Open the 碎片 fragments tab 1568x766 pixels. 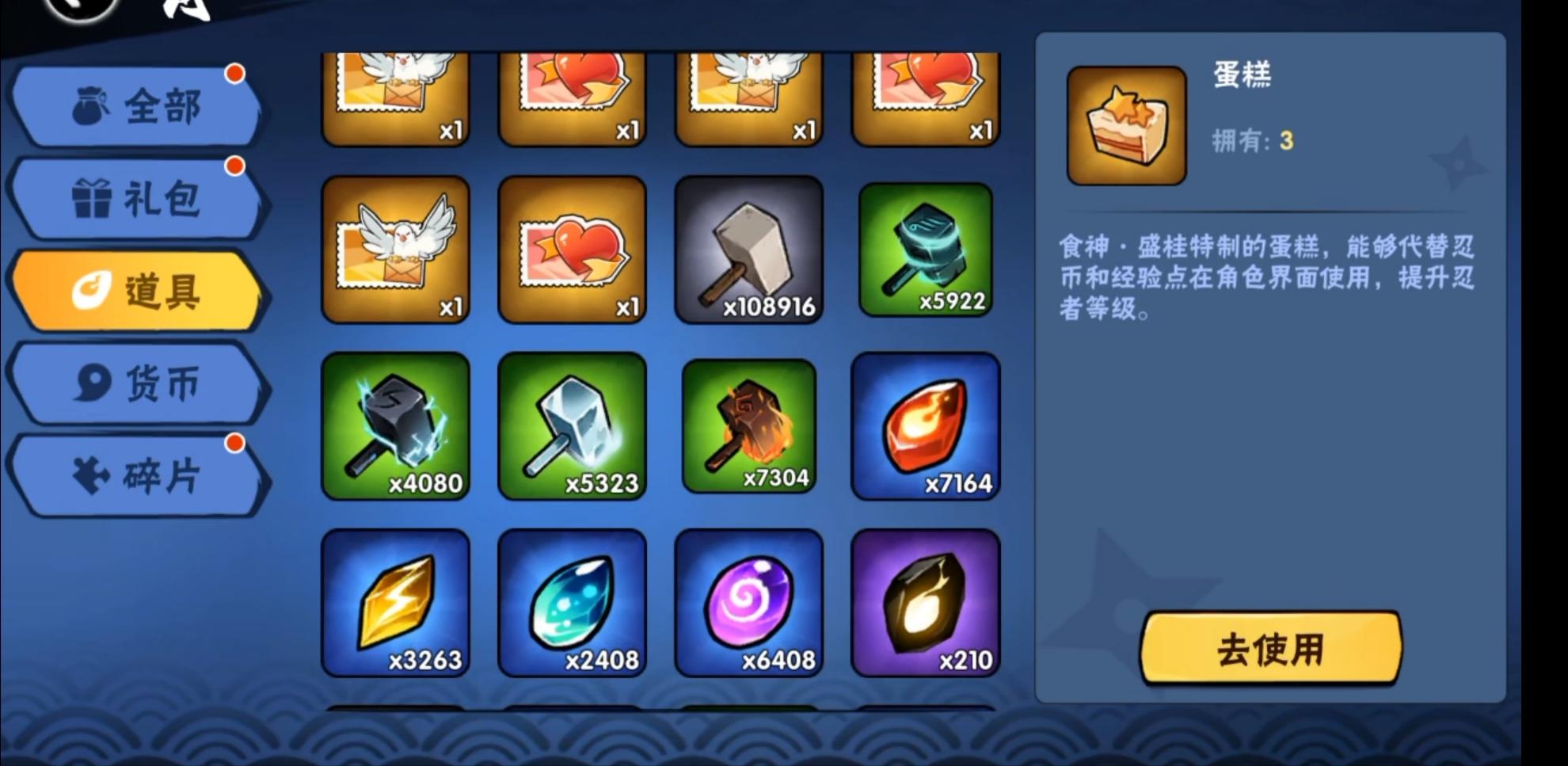(x=139, y=474)
